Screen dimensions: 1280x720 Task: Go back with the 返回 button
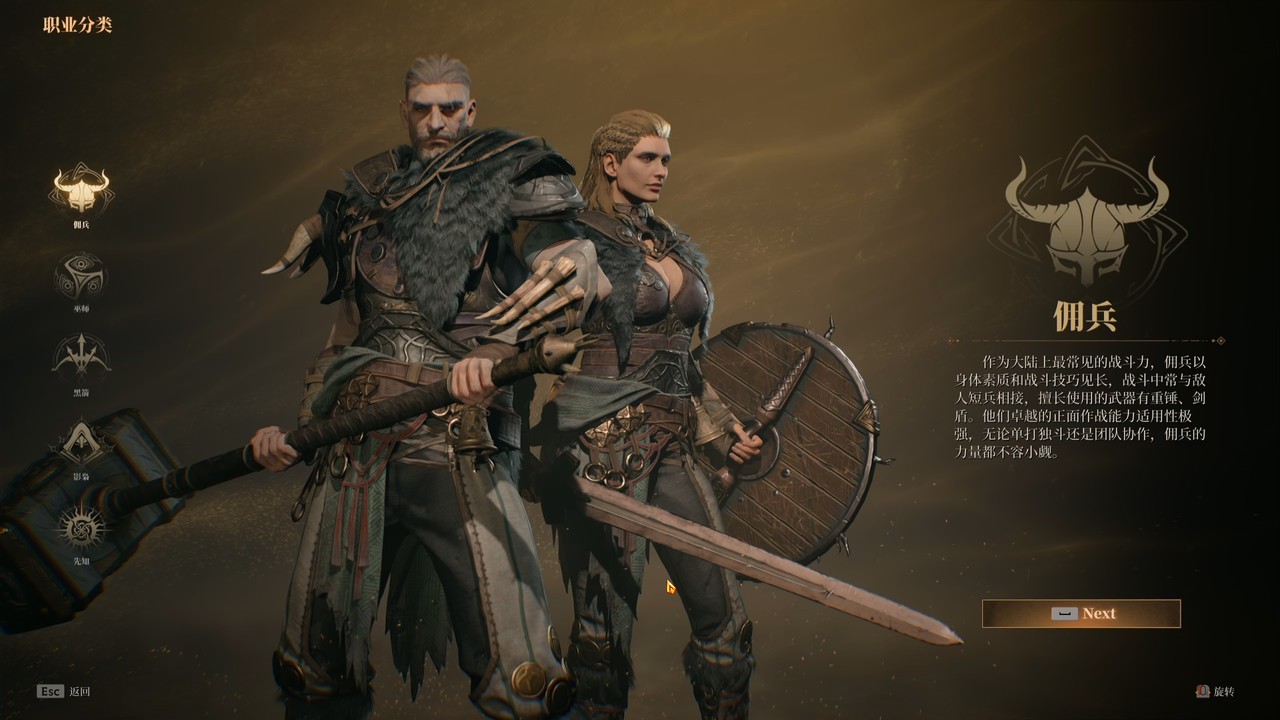64,691
